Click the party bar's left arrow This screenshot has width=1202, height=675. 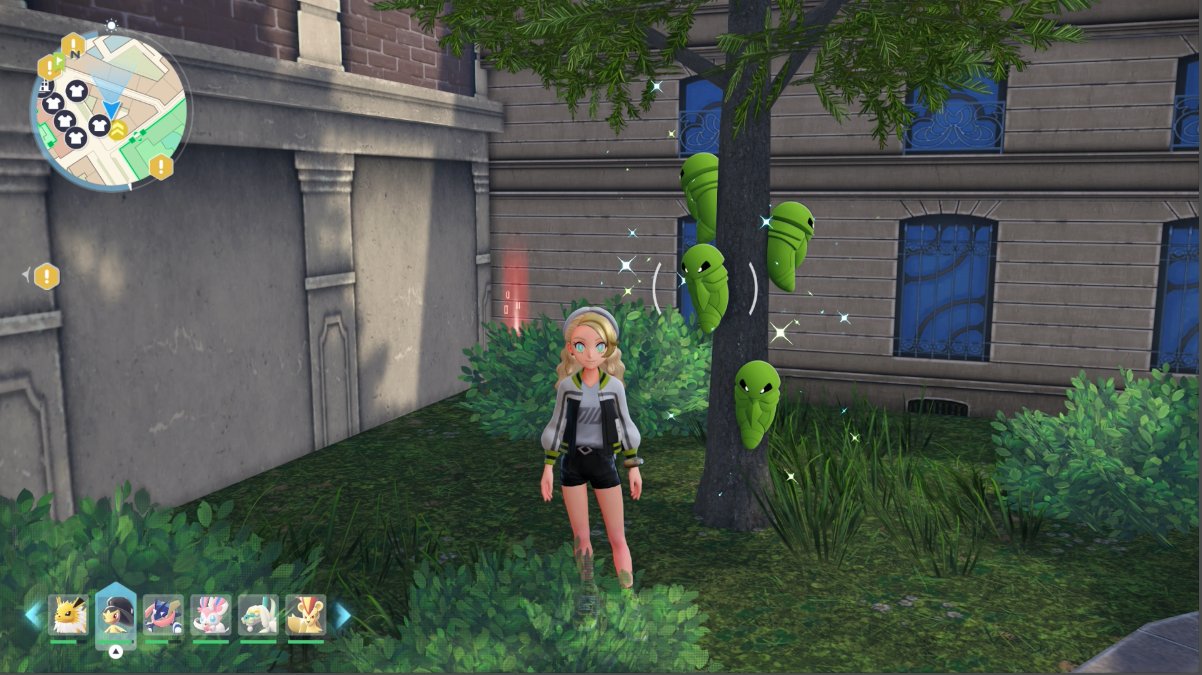pos(33,615)
